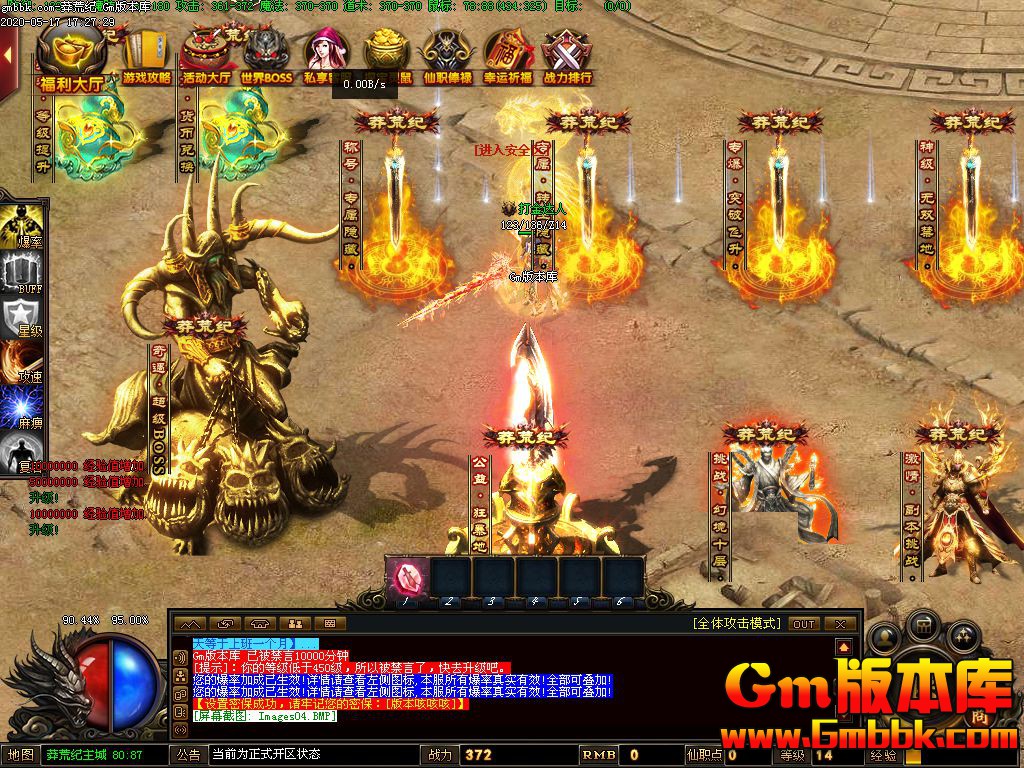Click the 麻痹 paralysis lightning icon
This screenshot has width=1024, height=768.
24,412
